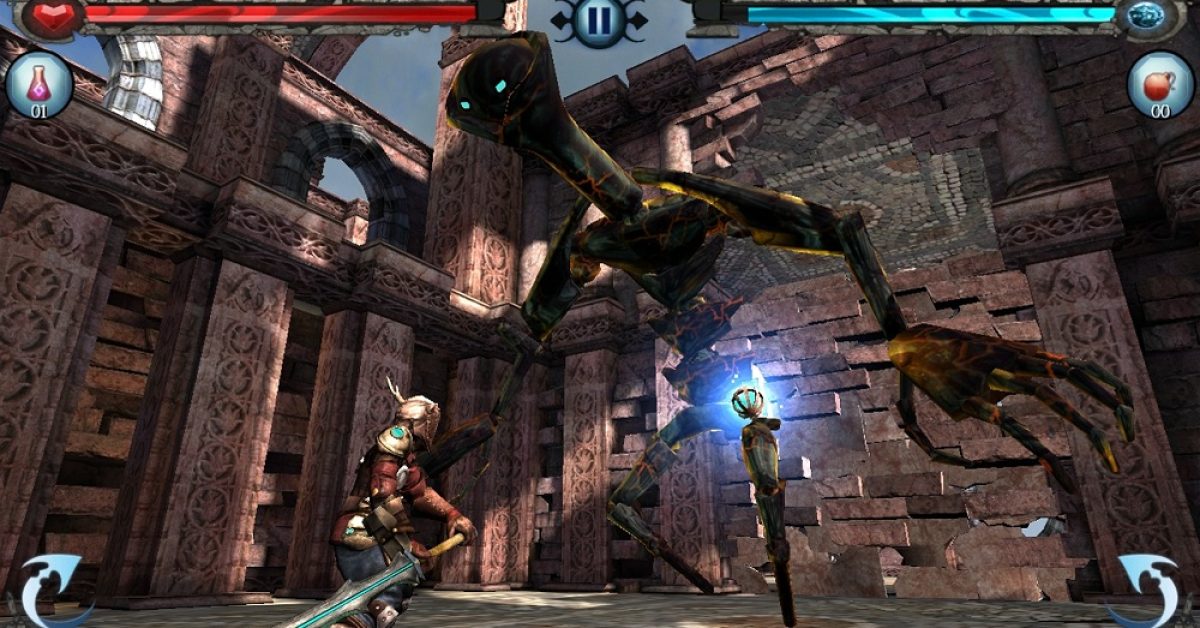
Task: Use the red bomb item icon
Action: [1160, 84]
